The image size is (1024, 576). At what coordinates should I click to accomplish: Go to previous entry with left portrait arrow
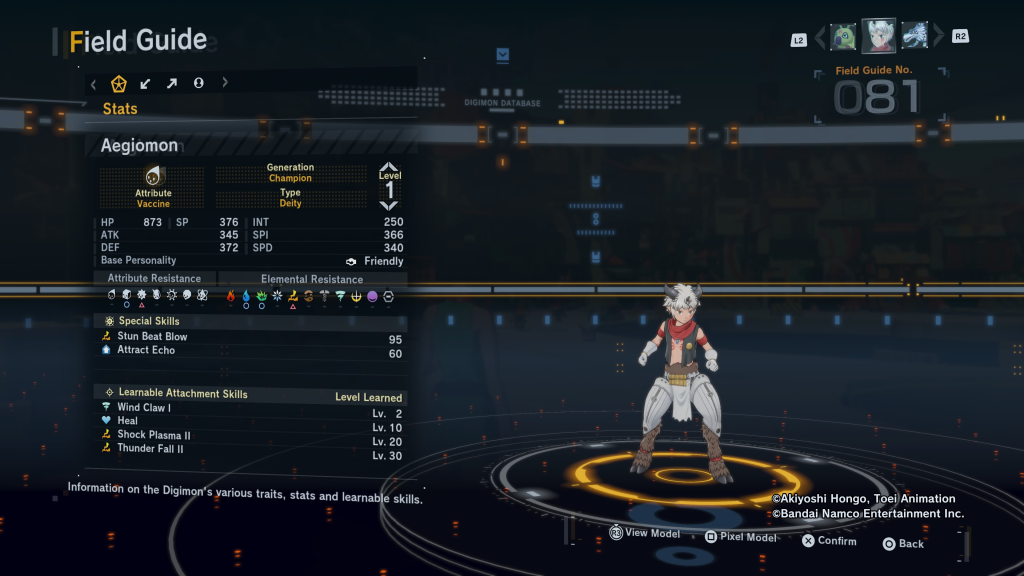click(x=820, y=38)
